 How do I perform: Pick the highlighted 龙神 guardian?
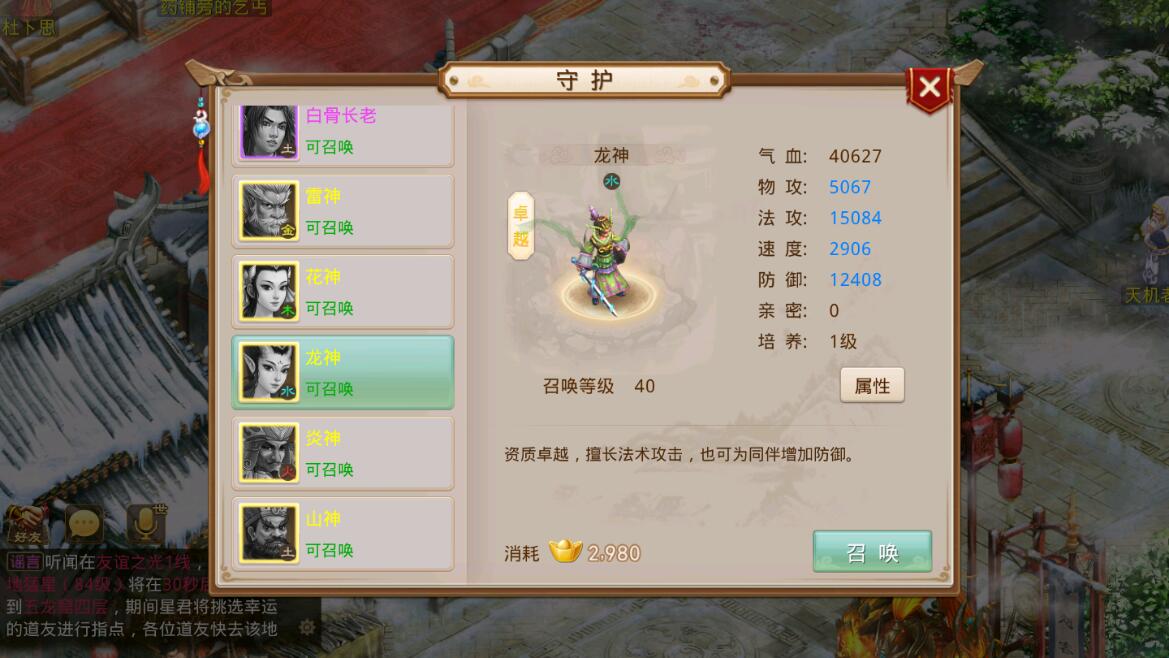point(343,372)
